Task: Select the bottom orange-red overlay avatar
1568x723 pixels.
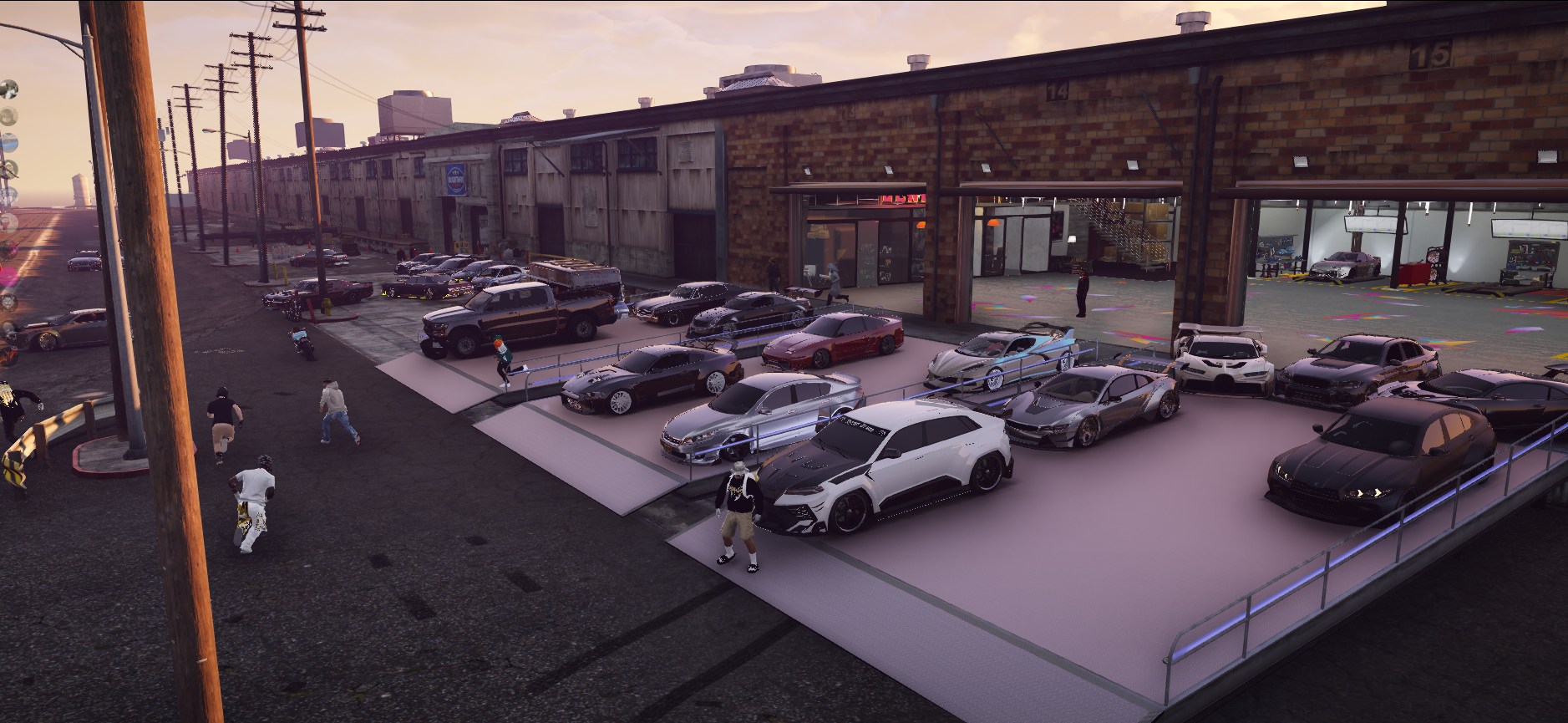Action: coord(8,354)
